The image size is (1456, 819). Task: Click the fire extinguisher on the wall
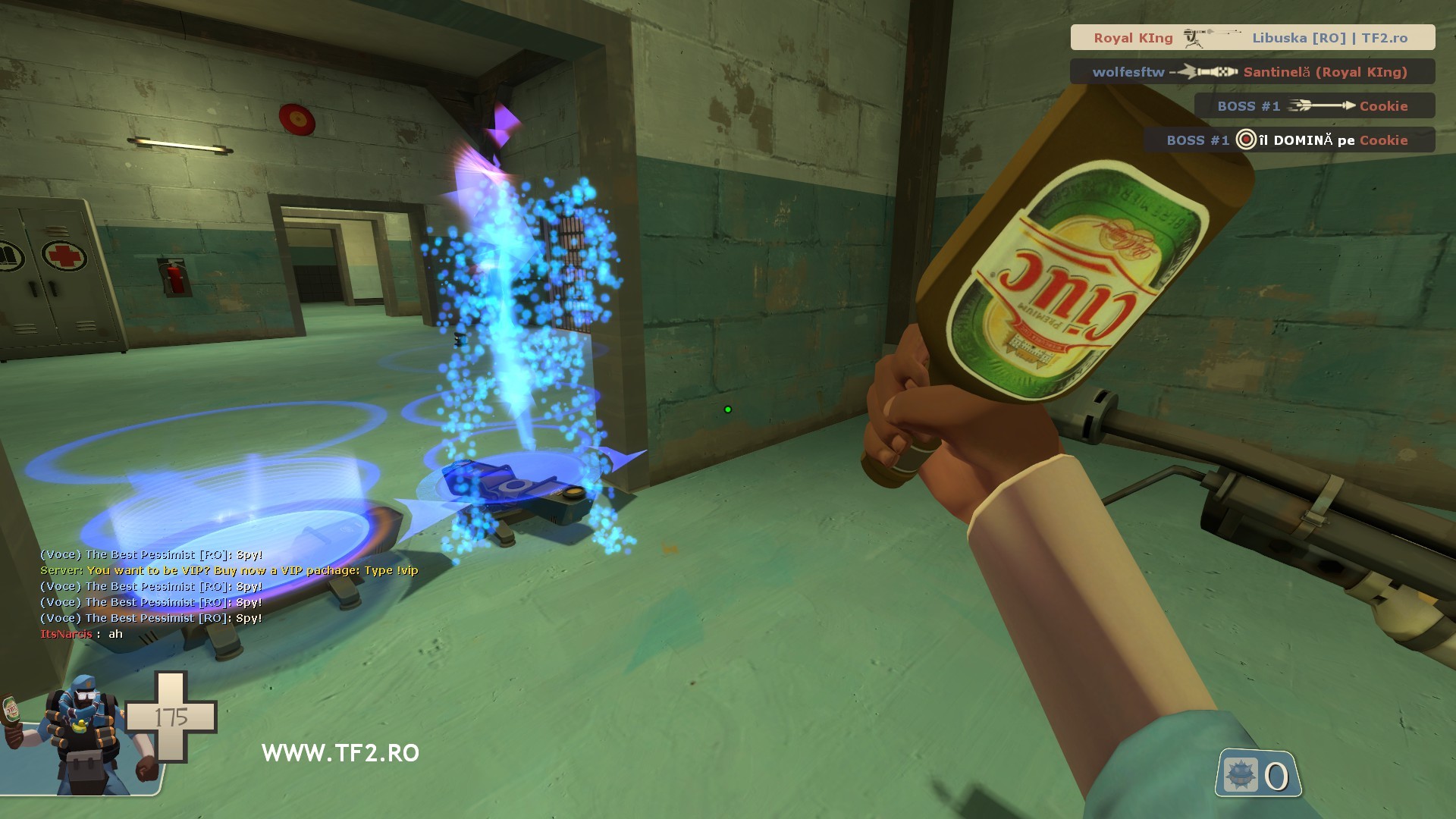(x=174, y=277)
